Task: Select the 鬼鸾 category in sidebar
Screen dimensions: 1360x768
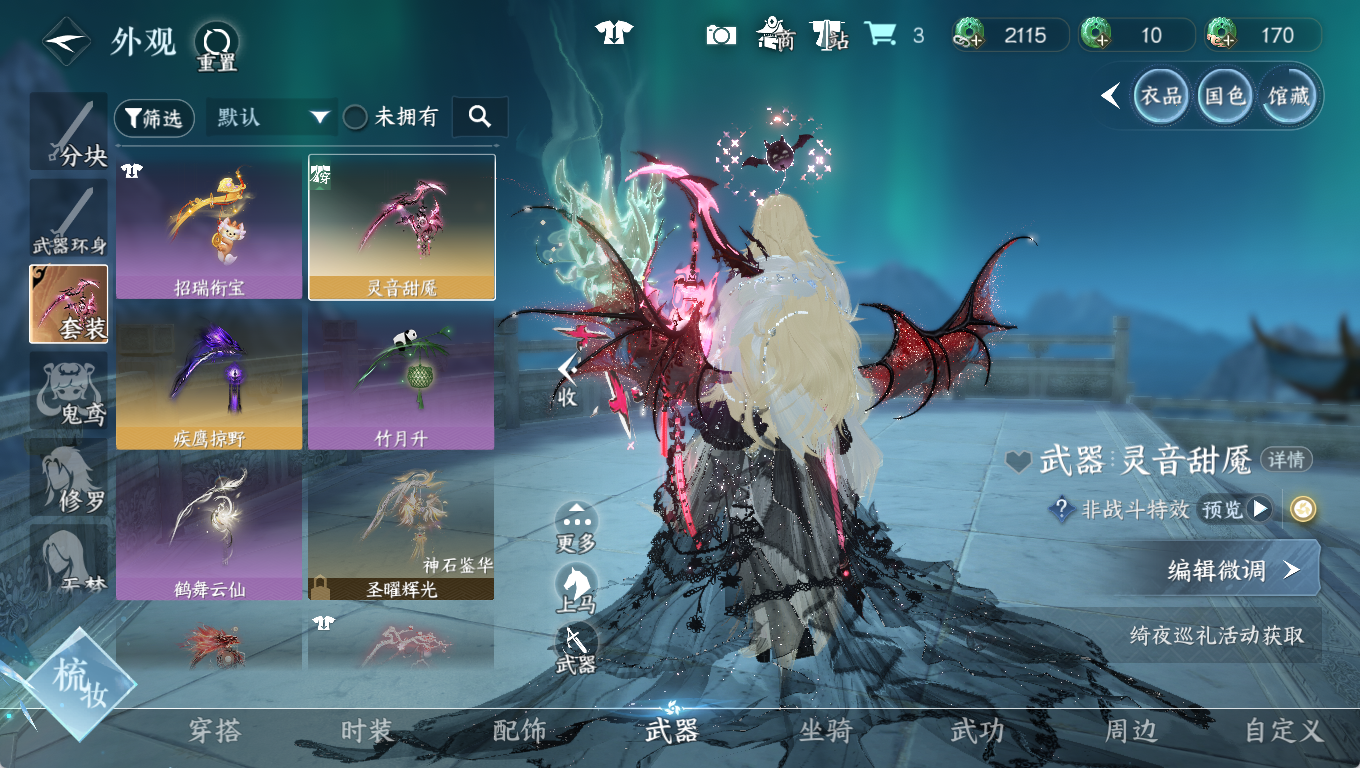Action: tap(69, 392)
